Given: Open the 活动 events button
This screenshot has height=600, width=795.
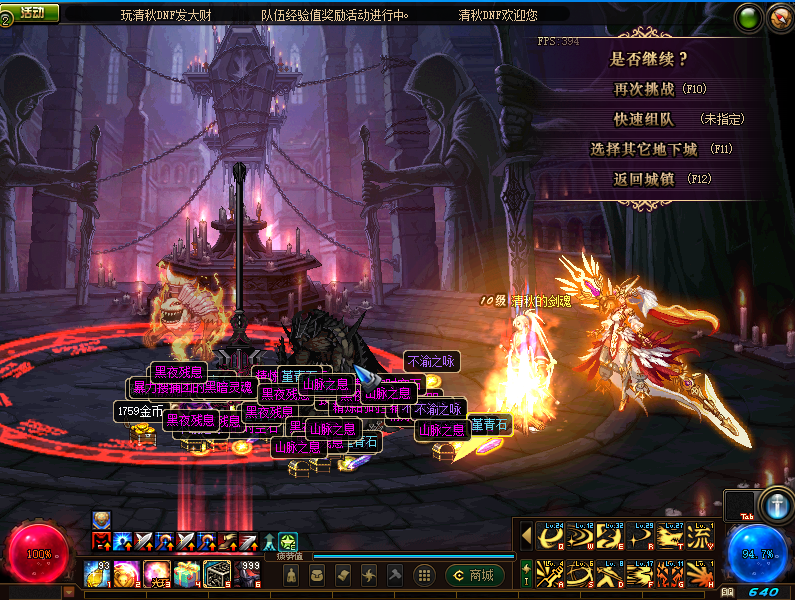Looking at the screenshot, I should (x=31, y=12).
